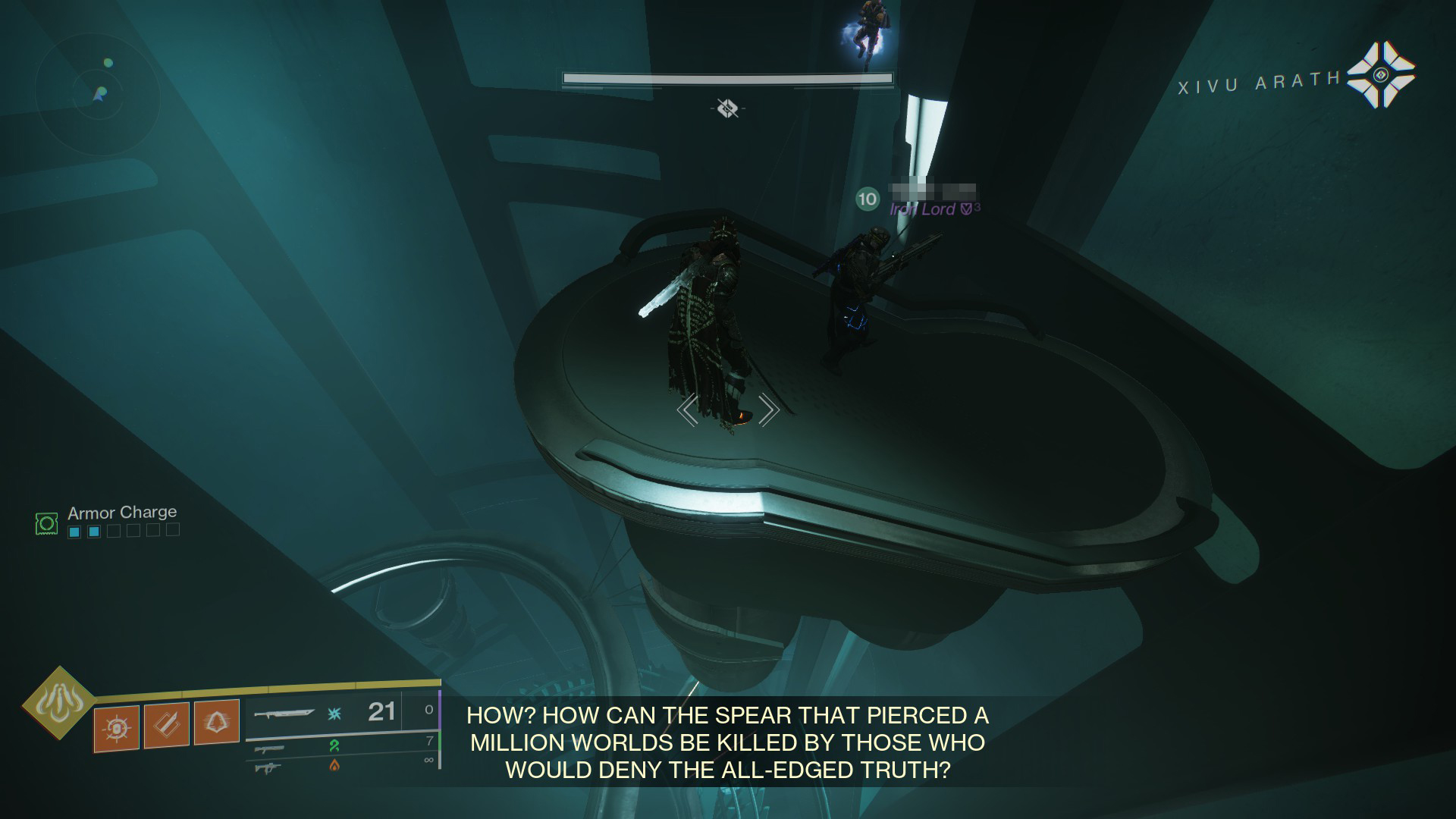This screenshot has width=1456, height=819.
Task: Activate the hooded class ability icon
Action: [217, 723]
